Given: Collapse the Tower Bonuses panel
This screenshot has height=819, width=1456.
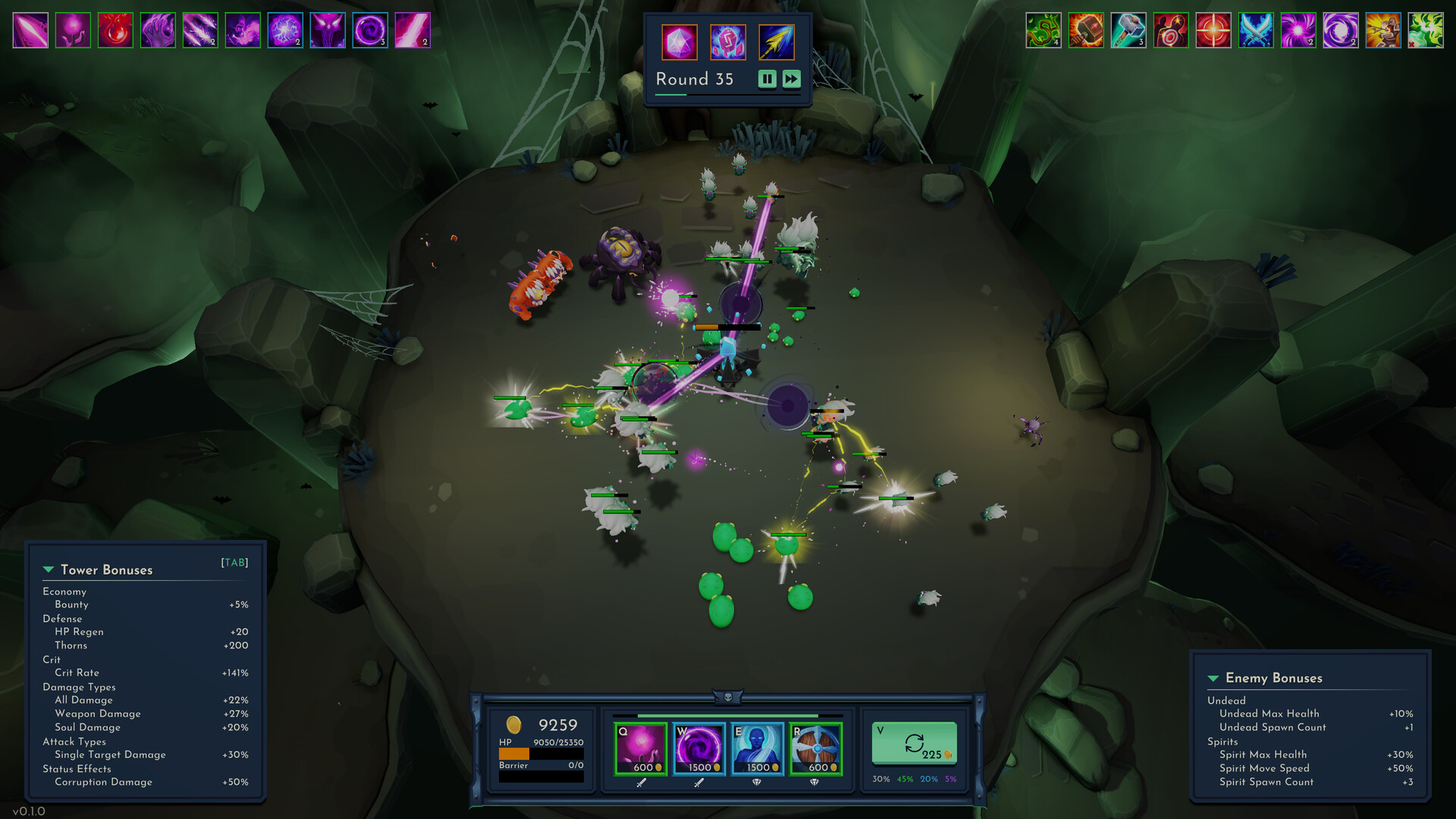Looking at the screenshot, I should [x=49, y=570].
